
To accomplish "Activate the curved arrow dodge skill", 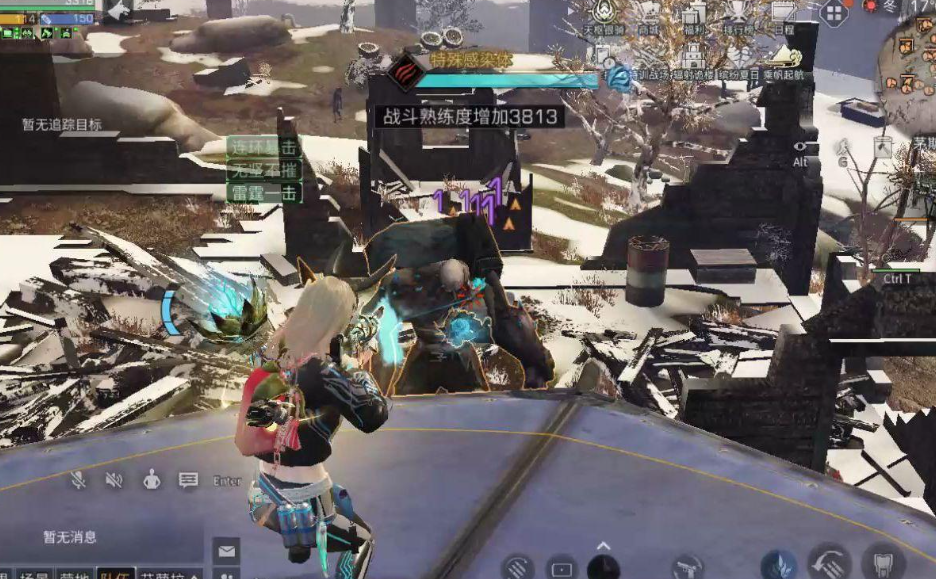I will point(828,565).
